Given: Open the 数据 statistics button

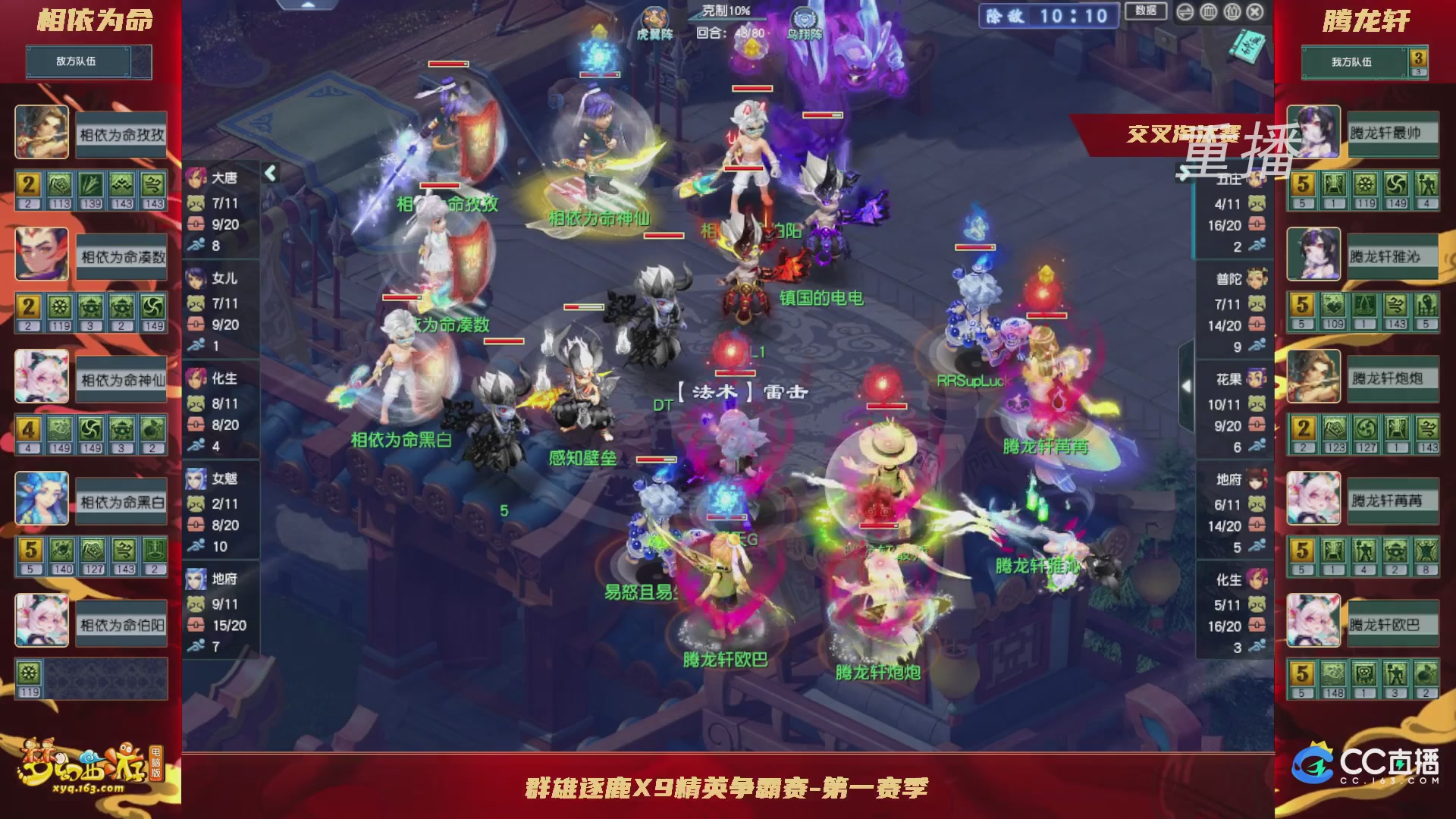Looking at the screenshot, I should pyautogui.click(x=1147, y=11).
